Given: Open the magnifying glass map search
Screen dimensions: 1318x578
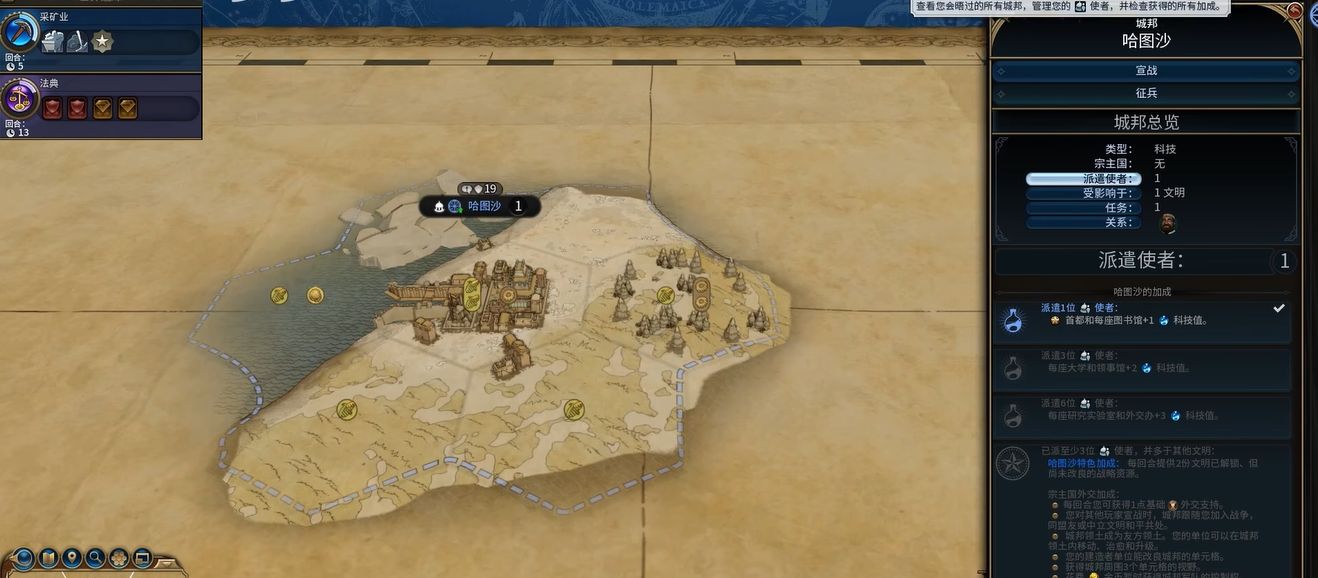Looking at the screenshot, I should (96, 558).
